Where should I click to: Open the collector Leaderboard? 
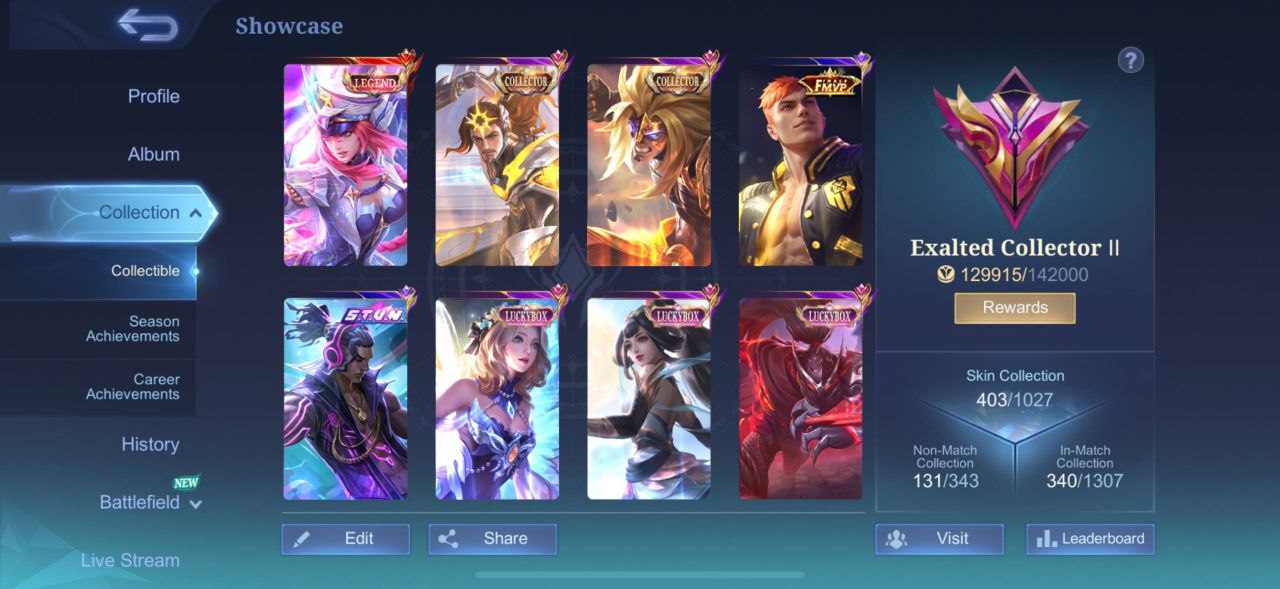click(1090, 539)
